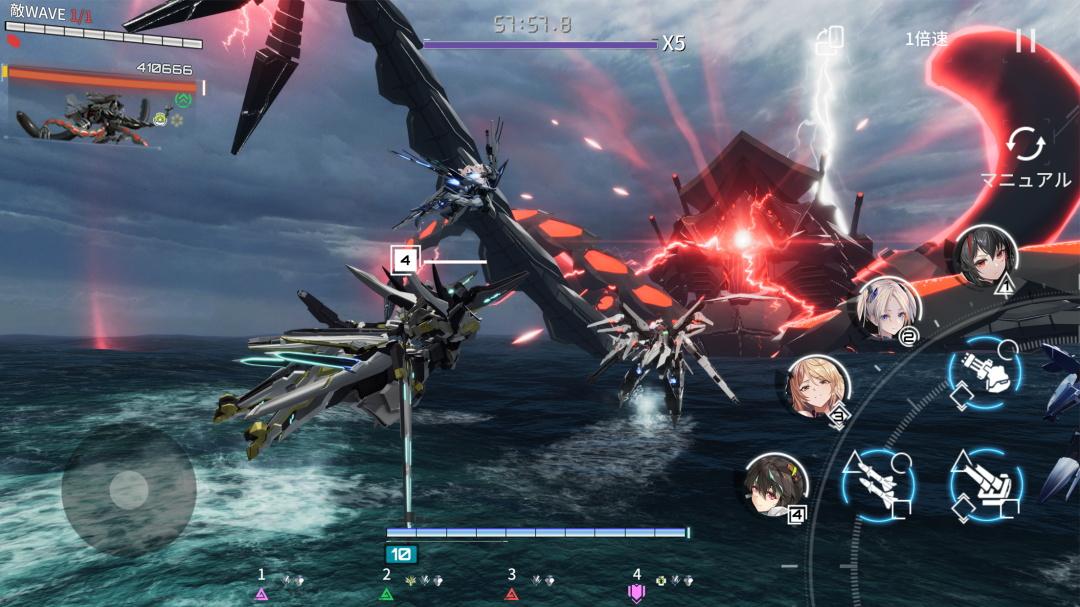Switch to the blonde pilot numbered 3
This screenshot has height=607, width=1080.
pos(818,387)
